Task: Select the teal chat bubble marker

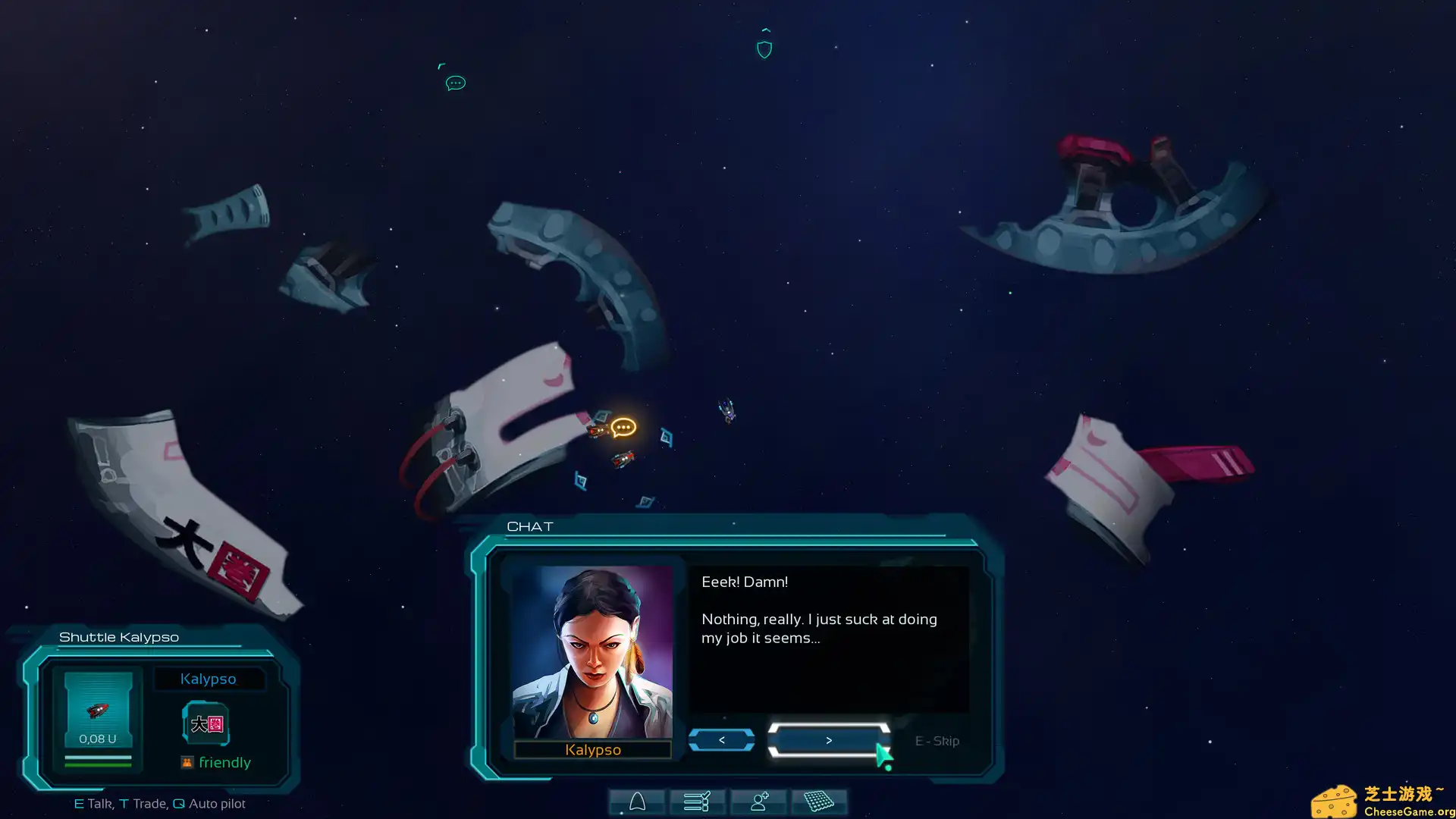Action: [x=455, y=83]
